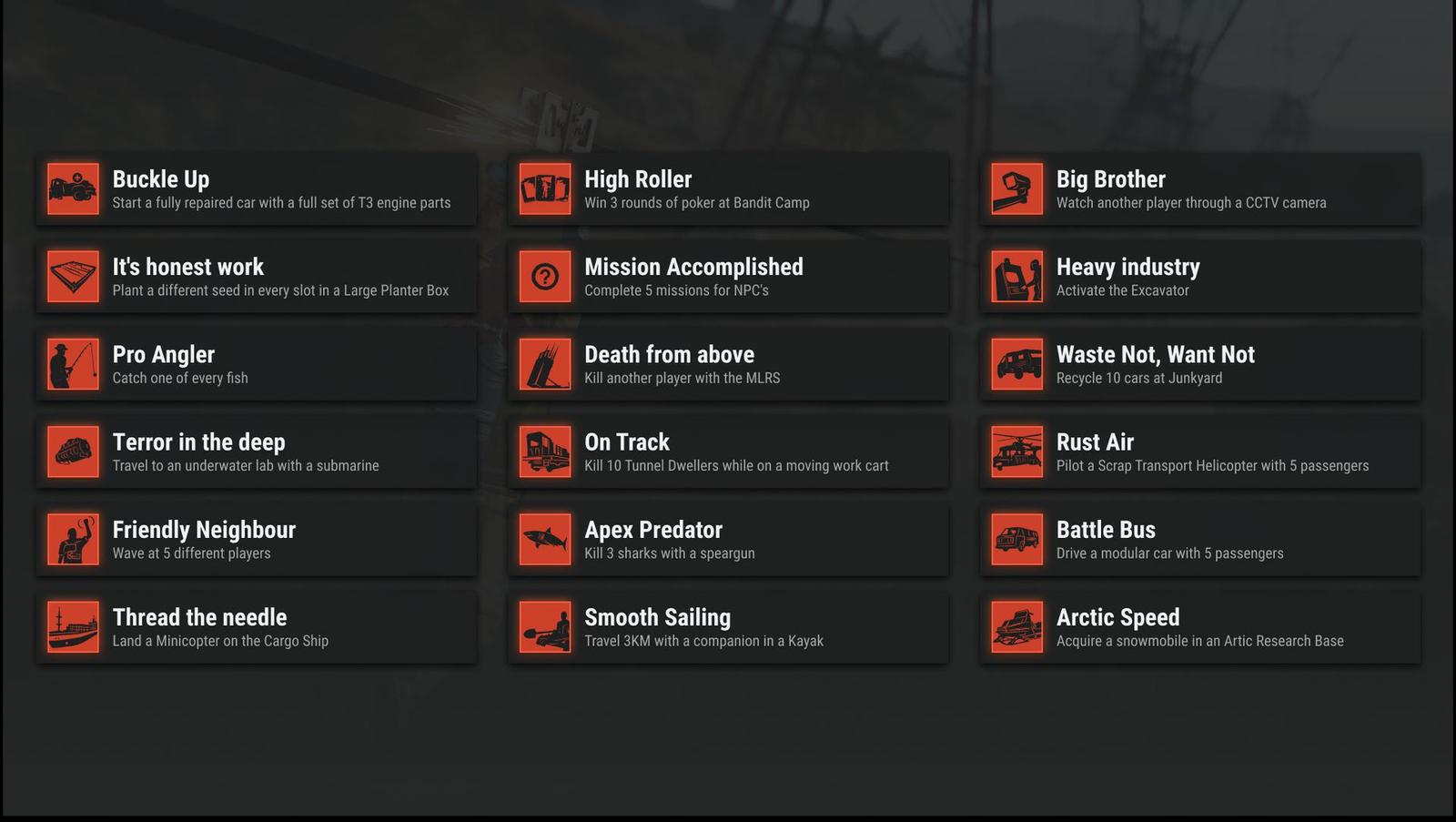Image resolution: width=1456 pixels, height=822 pixels.
Task: Click the Apex Predator shark icon
Action: coord(544,539)
